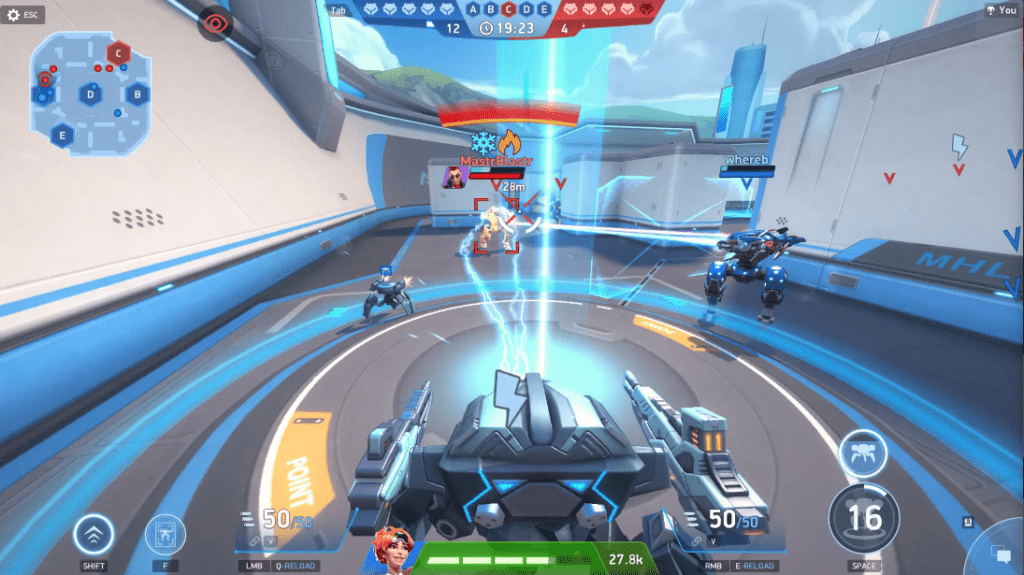This screenshot has height=575, width=1024.
Task: Trigger the ability on 16-second cooldown
Action: 864,518
